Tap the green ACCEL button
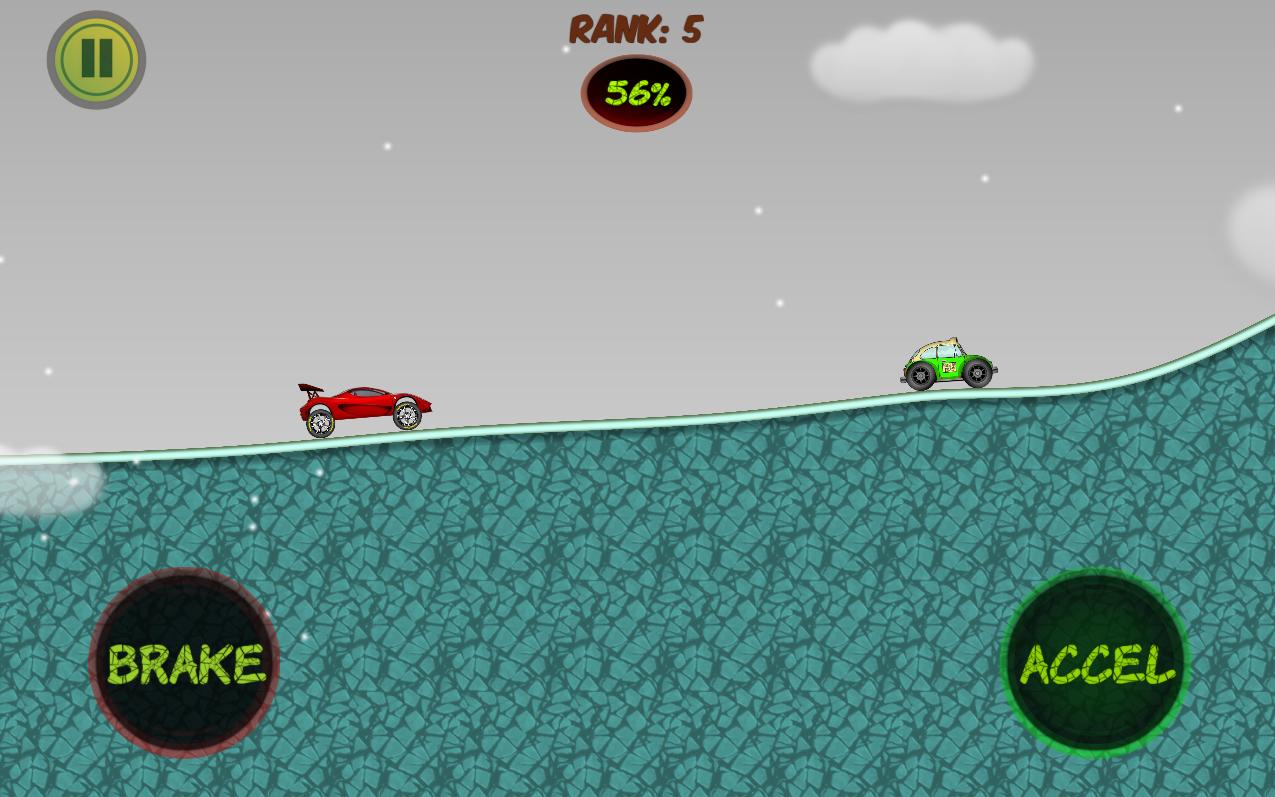This screenshot has width=1275, height=797. click(1095, 663)
